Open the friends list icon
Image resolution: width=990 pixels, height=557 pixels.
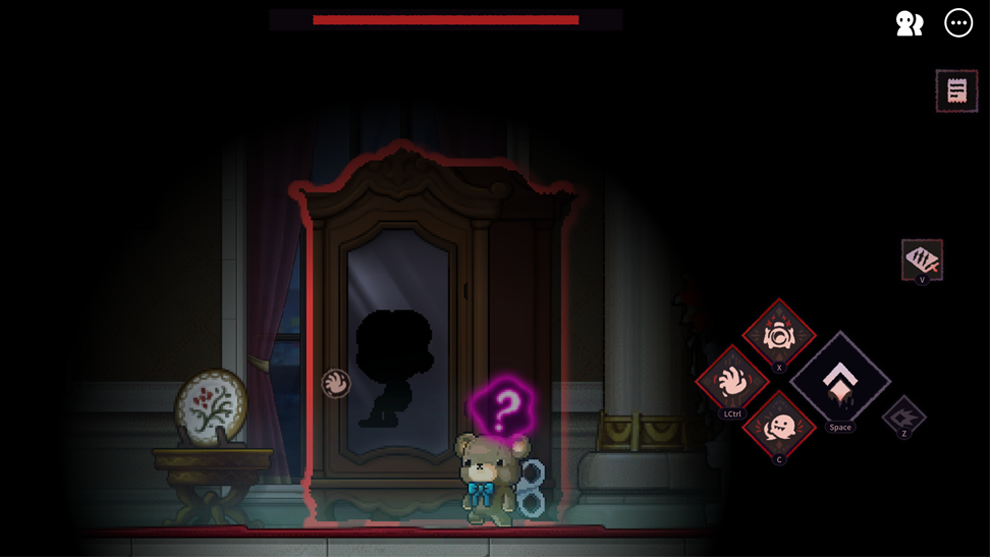click(909, 24)
